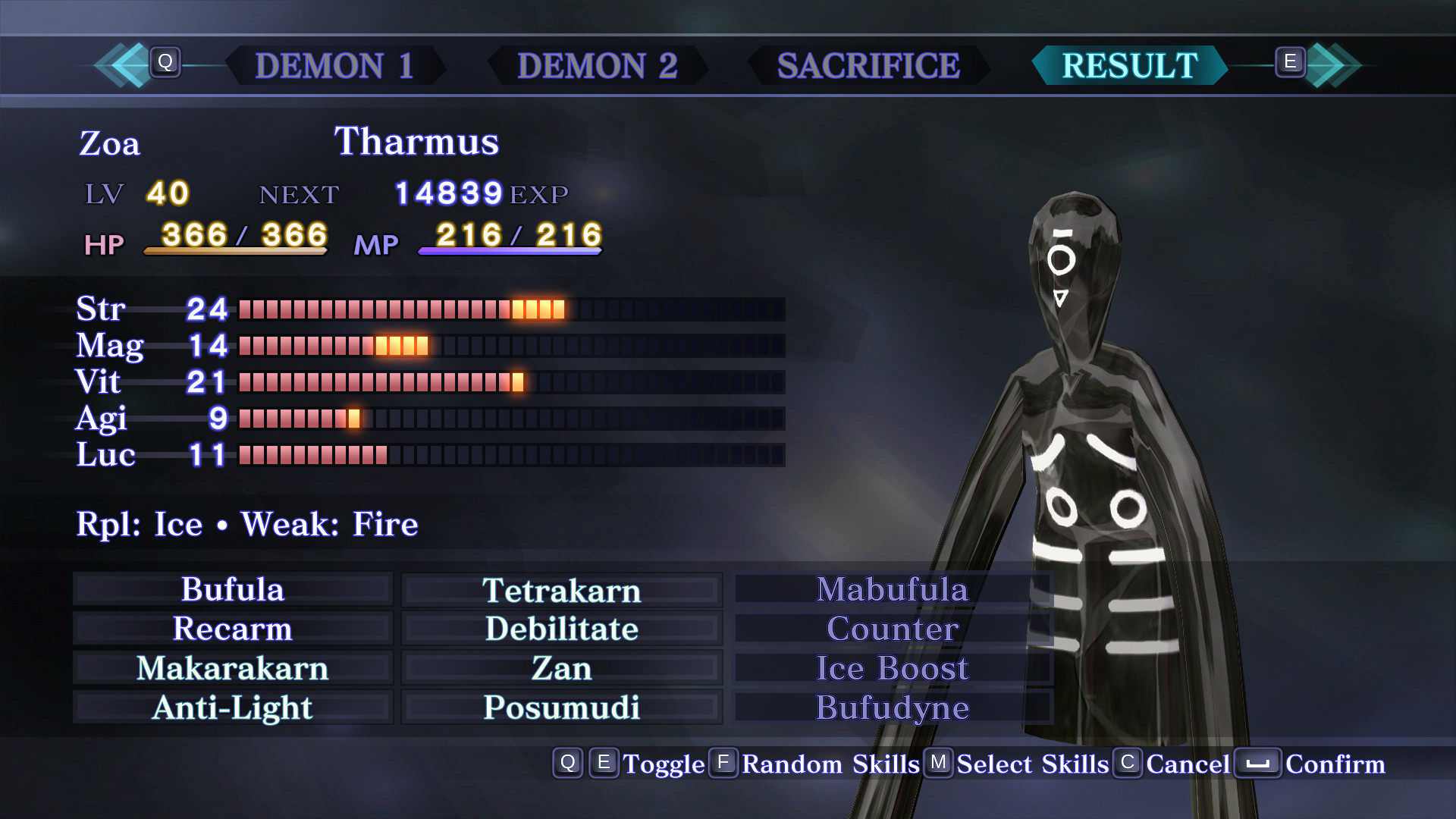This screenshot has height=819, width=1456.
Task: Choose the Bufula skill slot
Action: (x=233, y=590)
